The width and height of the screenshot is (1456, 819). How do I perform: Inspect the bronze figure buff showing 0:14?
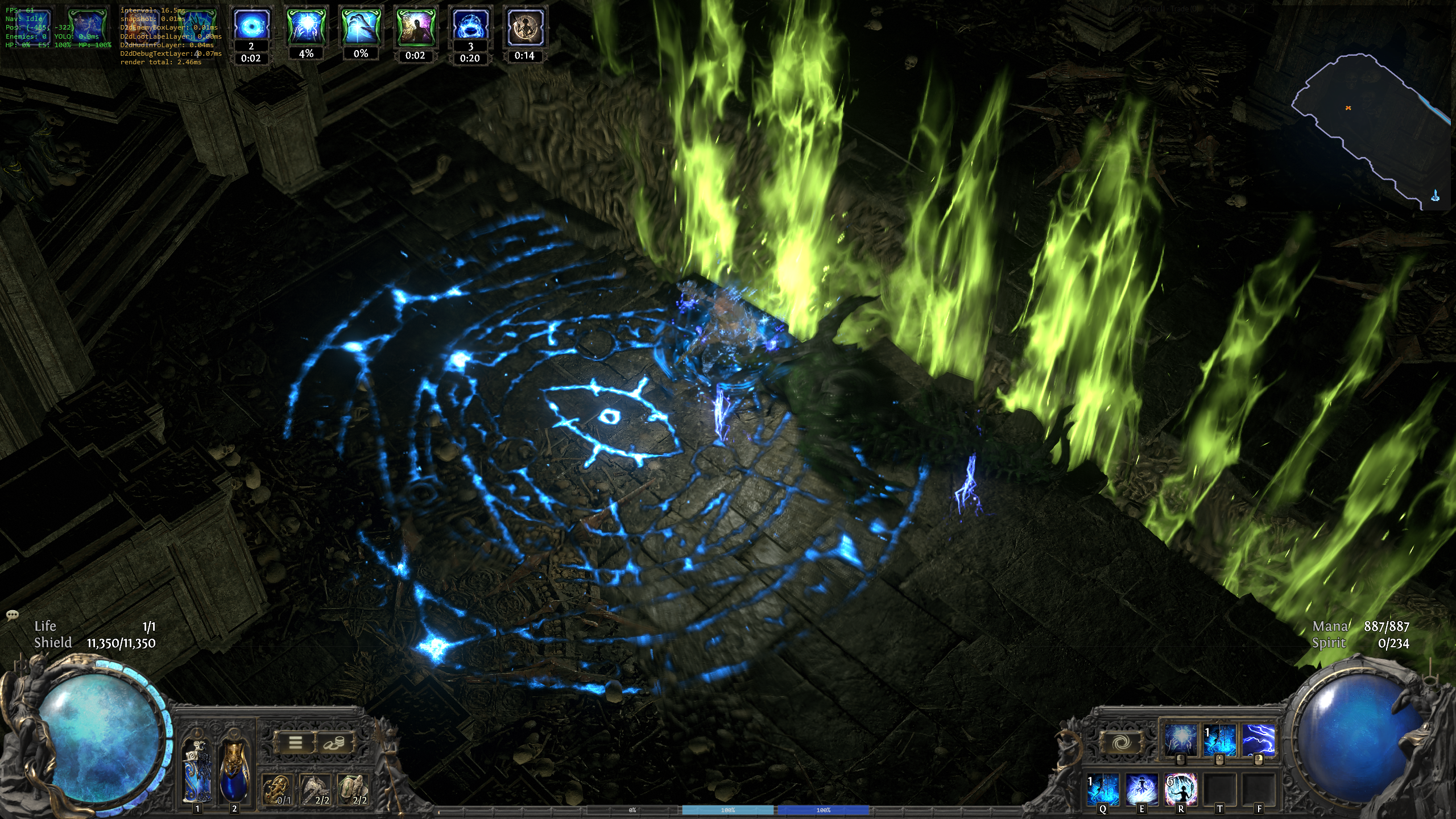coord(524,26)
